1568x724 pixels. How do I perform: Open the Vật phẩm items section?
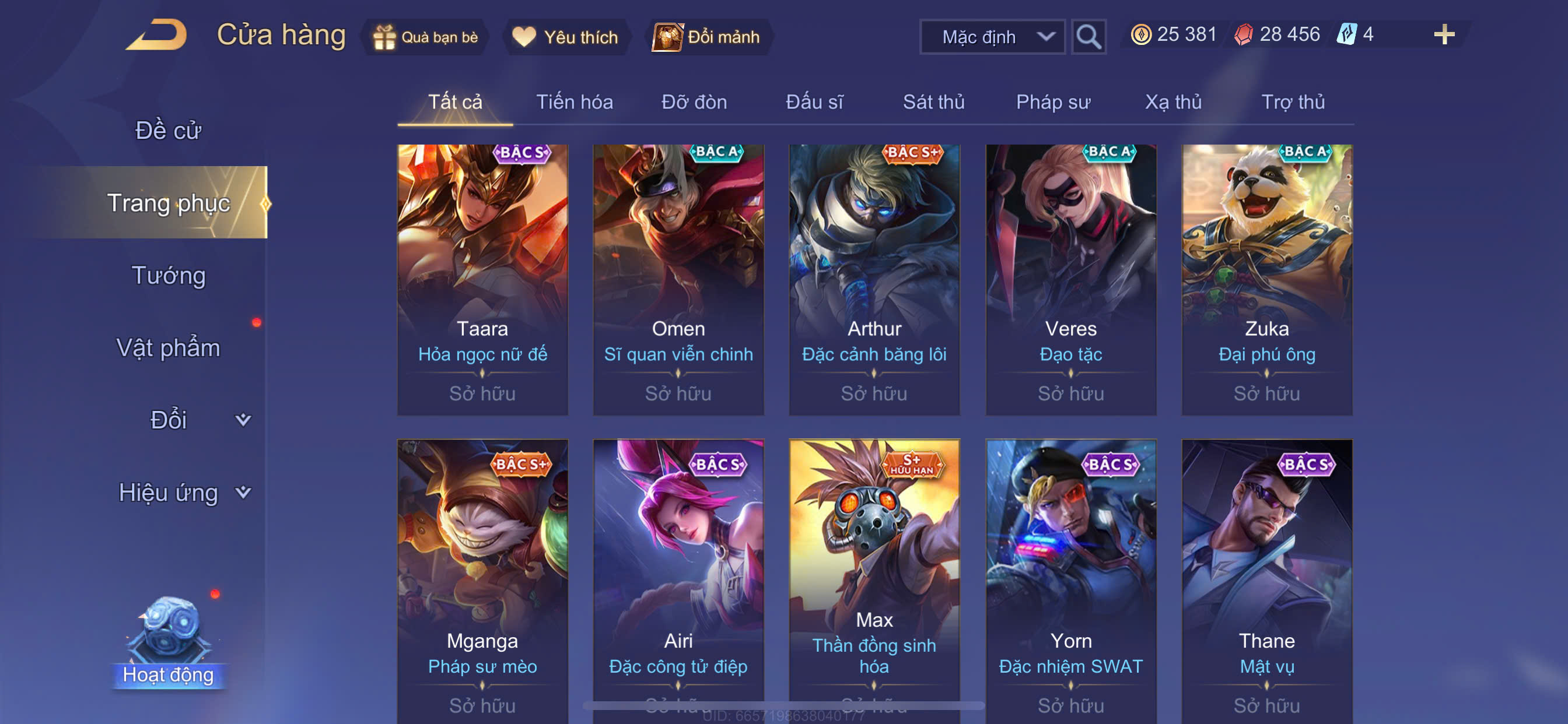pyautogui.click(x=168, y=347)
